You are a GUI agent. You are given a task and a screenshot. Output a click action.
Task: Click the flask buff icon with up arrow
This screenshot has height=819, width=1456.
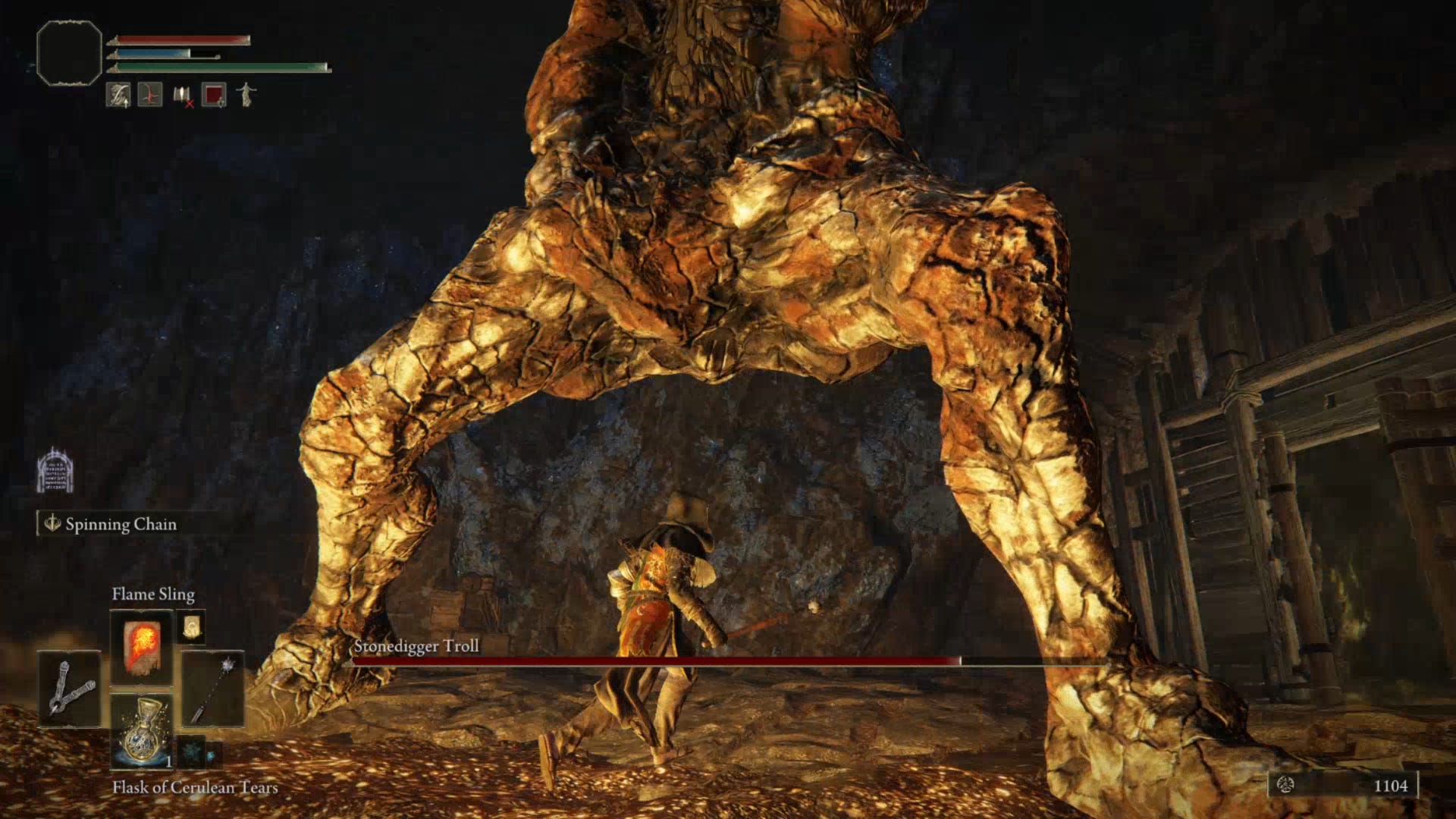[118, 93]
